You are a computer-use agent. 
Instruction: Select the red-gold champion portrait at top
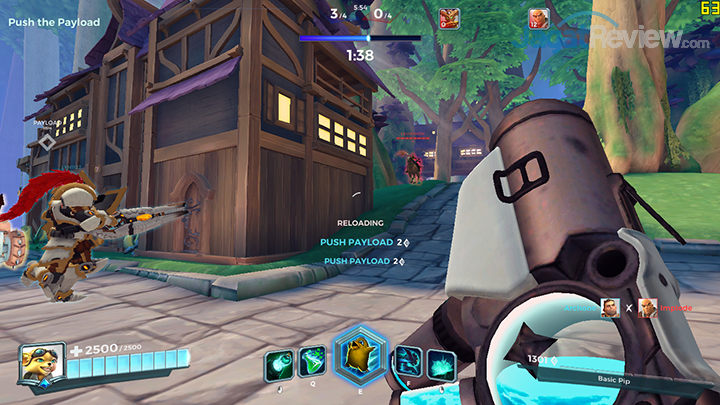point(450,18)
